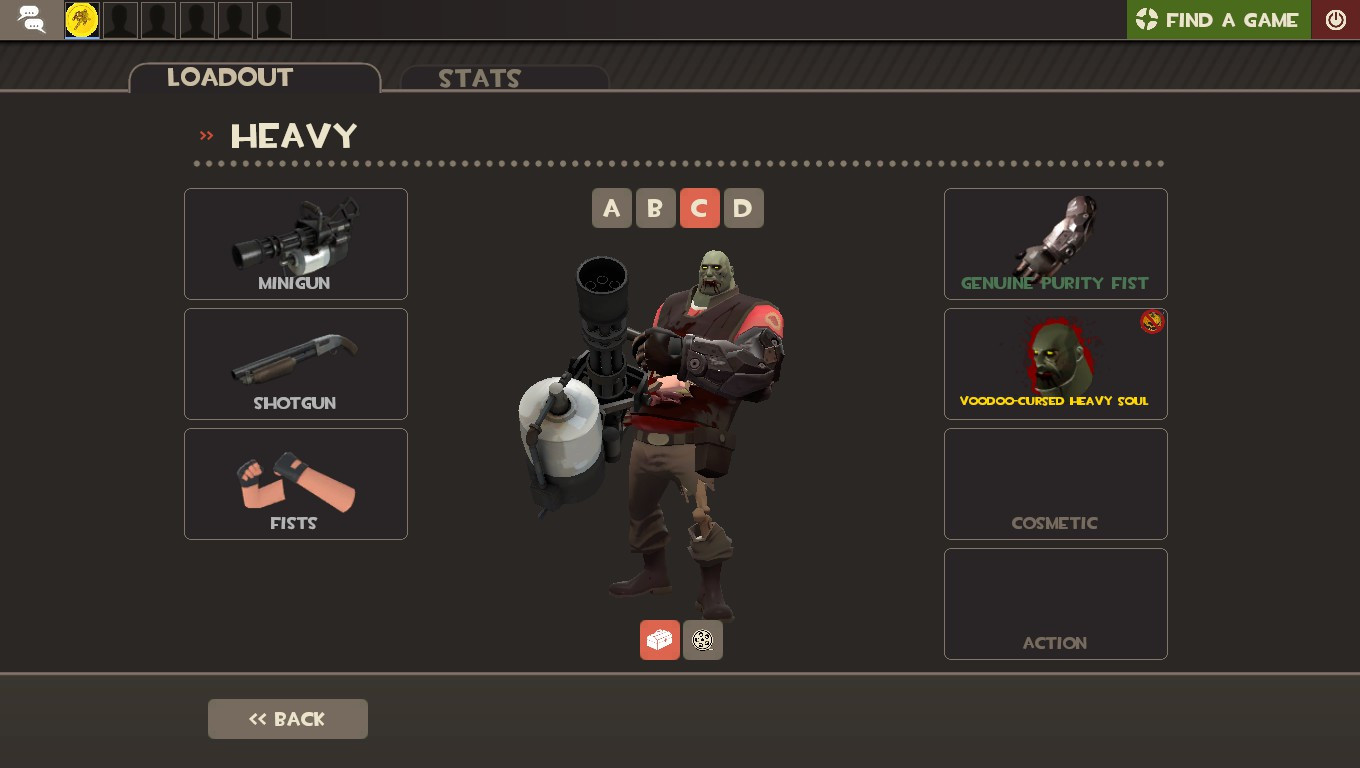The width and height of the screenshot is (1360, 768).
Task: Activate loadout preset D
Action: pyautogui.click(x=743, y=208)
